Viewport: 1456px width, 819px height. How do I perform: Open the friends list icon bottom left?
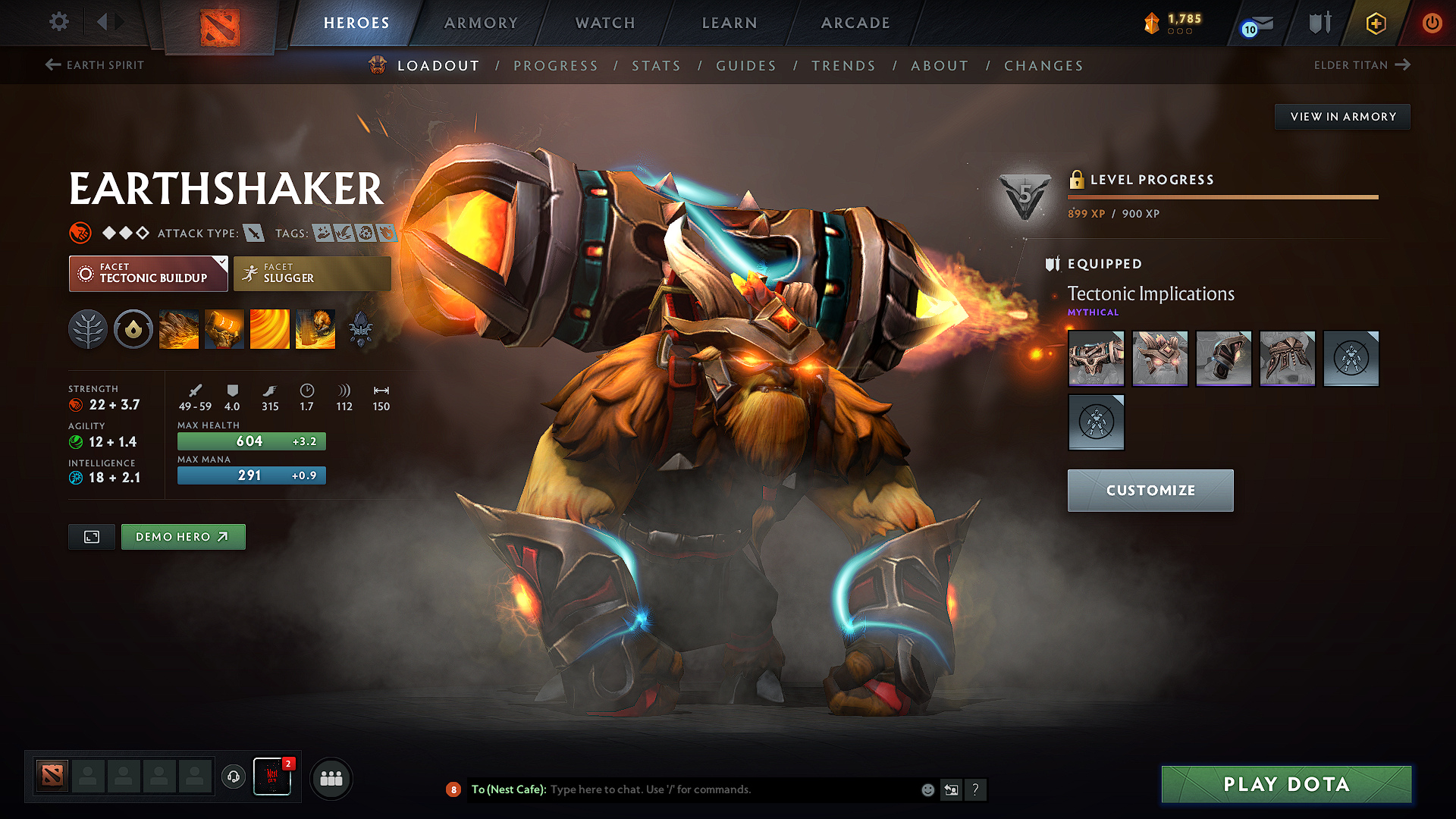pyautogui.click(x=331, y=778)
